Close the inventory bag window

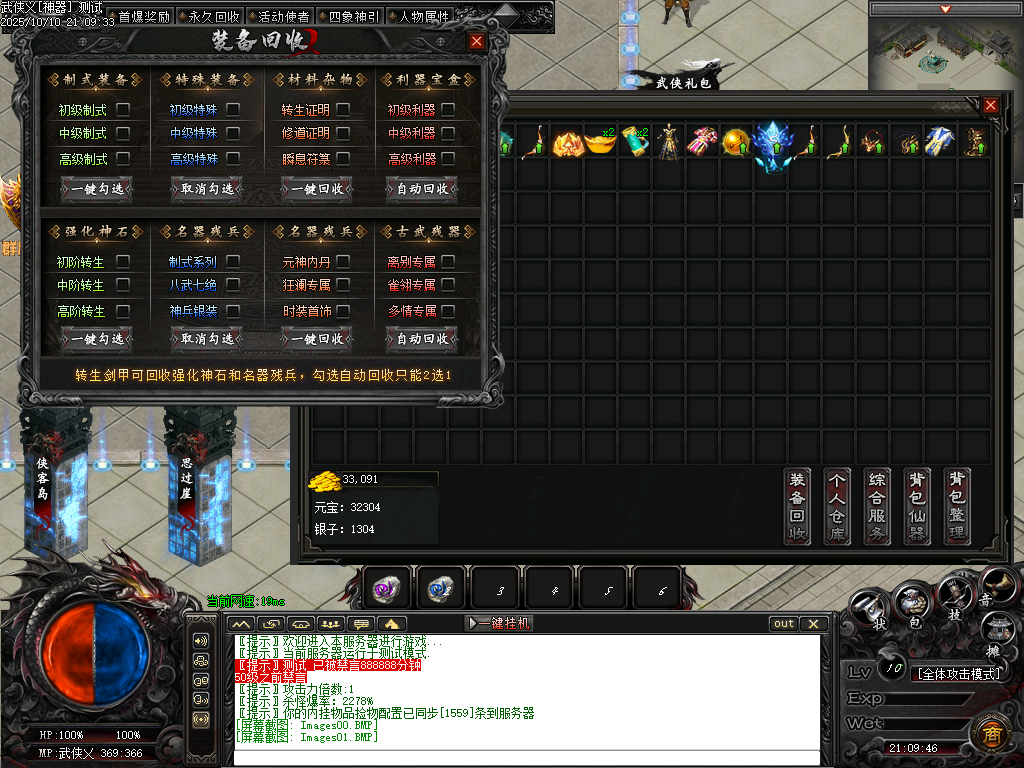[x=990, y=105]
